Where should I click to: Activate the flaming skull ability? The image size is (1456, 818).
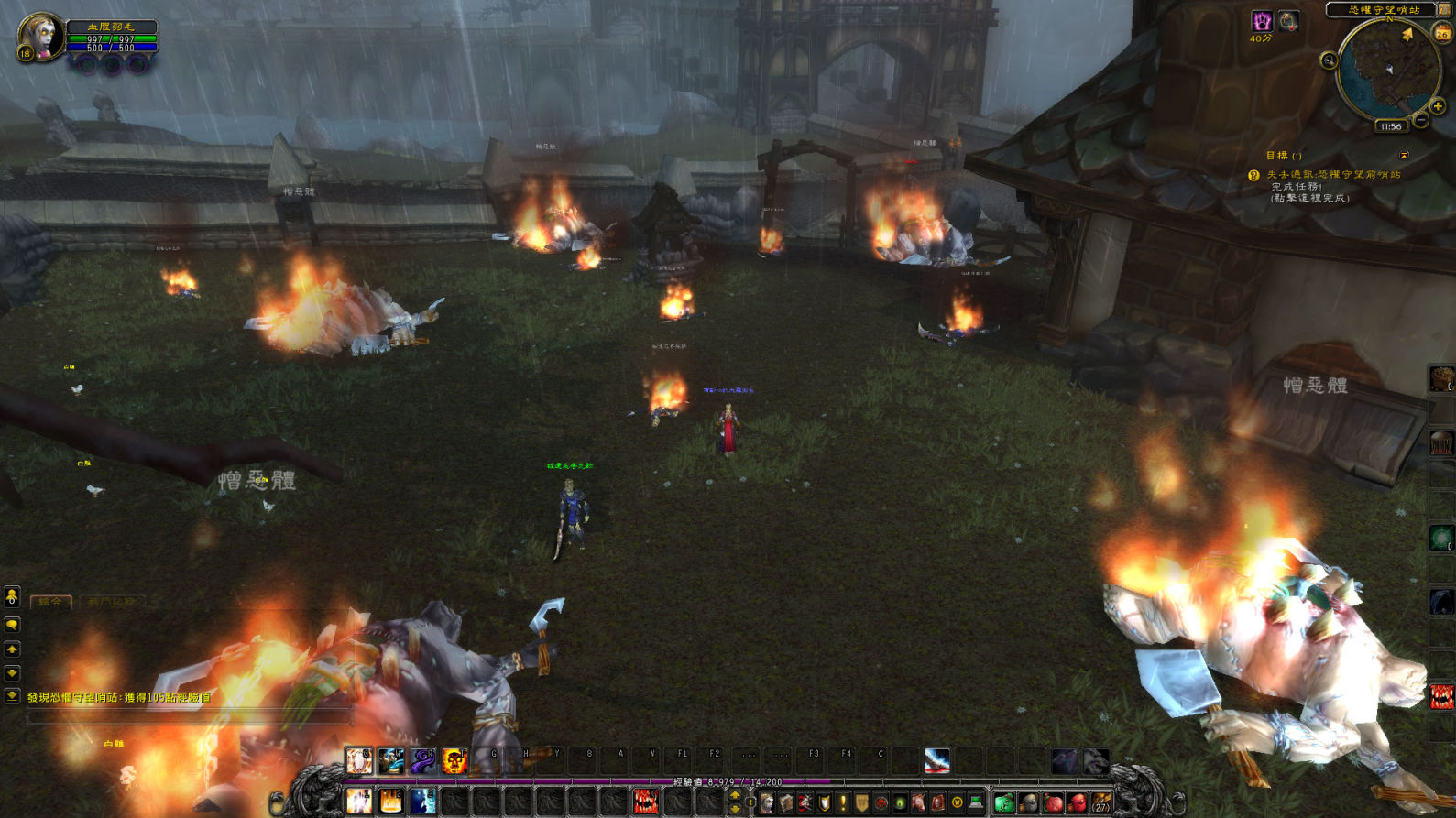tap(454, 760)
